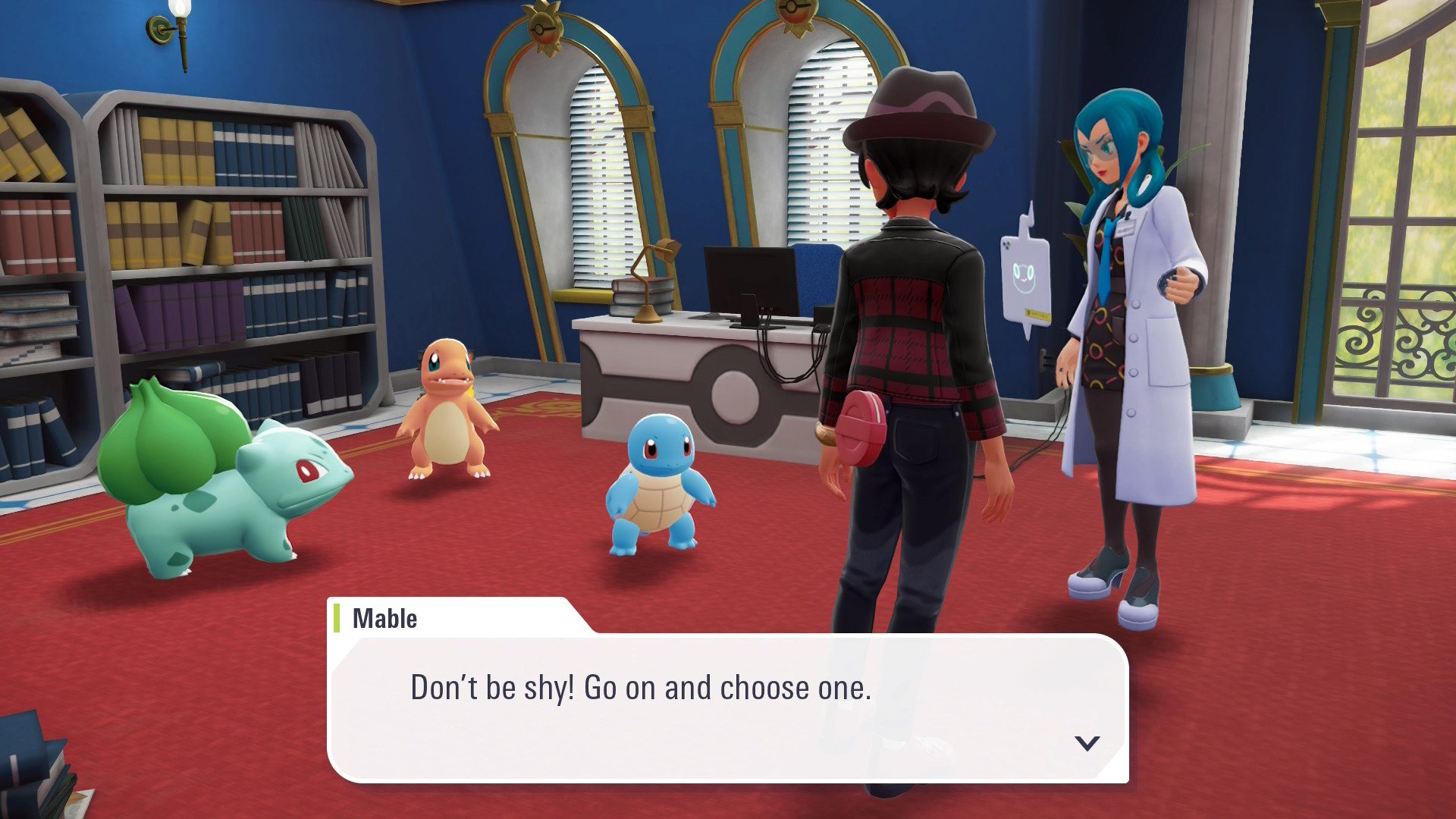Click the green name bar beside Mable

pos(336,618)
